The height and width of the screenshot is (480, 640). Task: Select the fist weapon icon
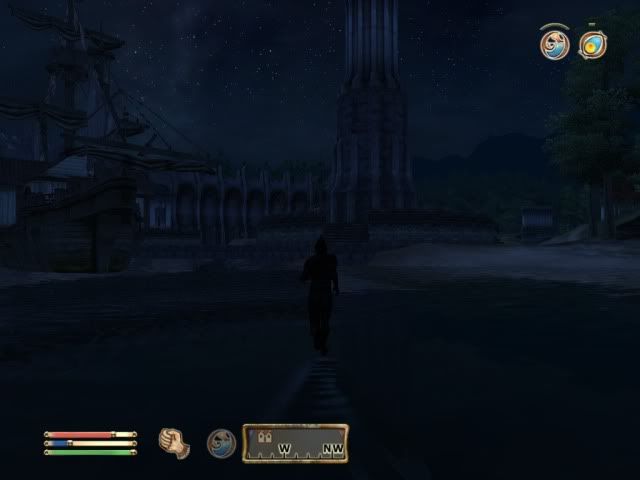pyautogui.click(x=175, y=442)
